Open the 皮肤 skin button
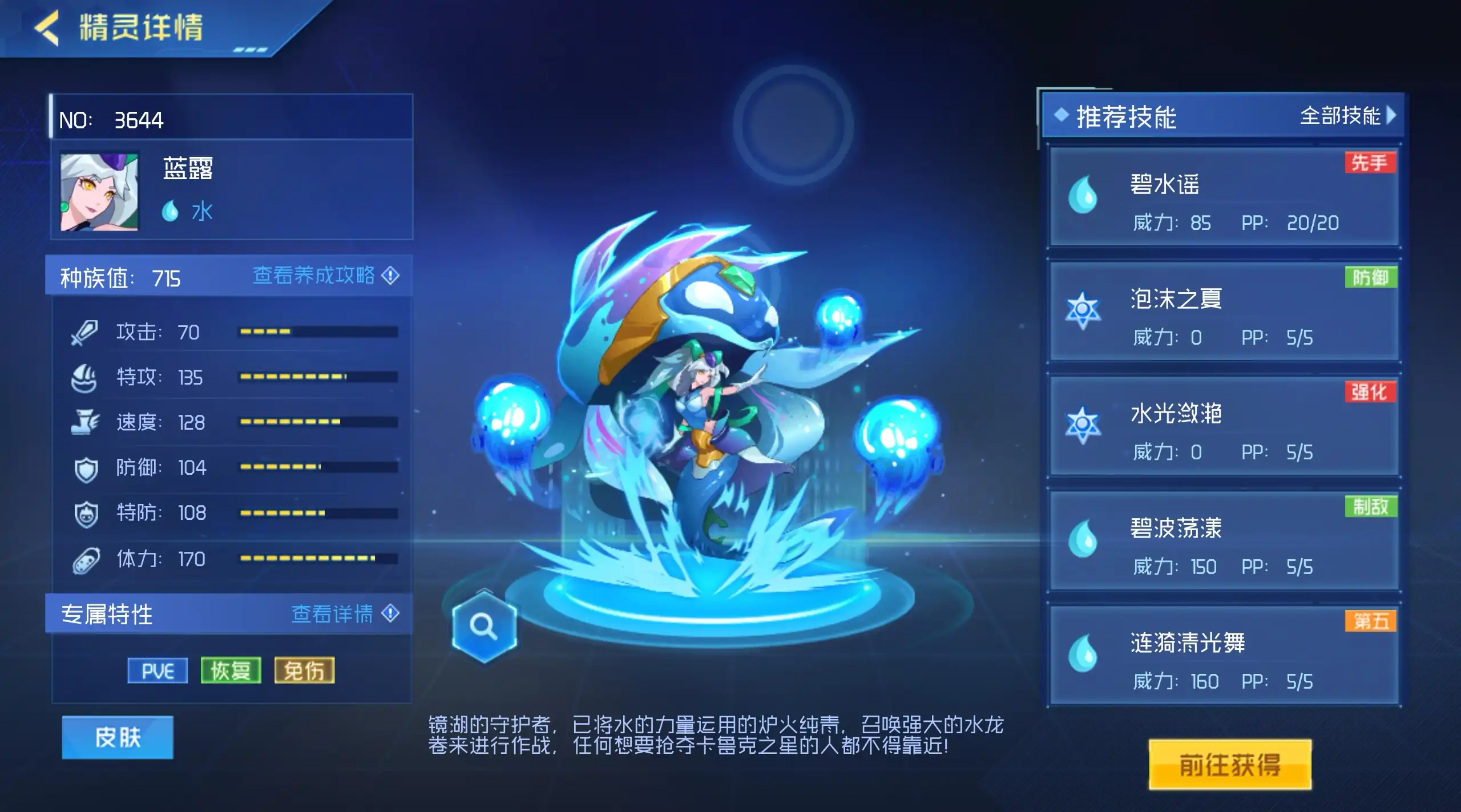Image resolution: width=1461 pixels, height=812 pixels. point(118,737)
